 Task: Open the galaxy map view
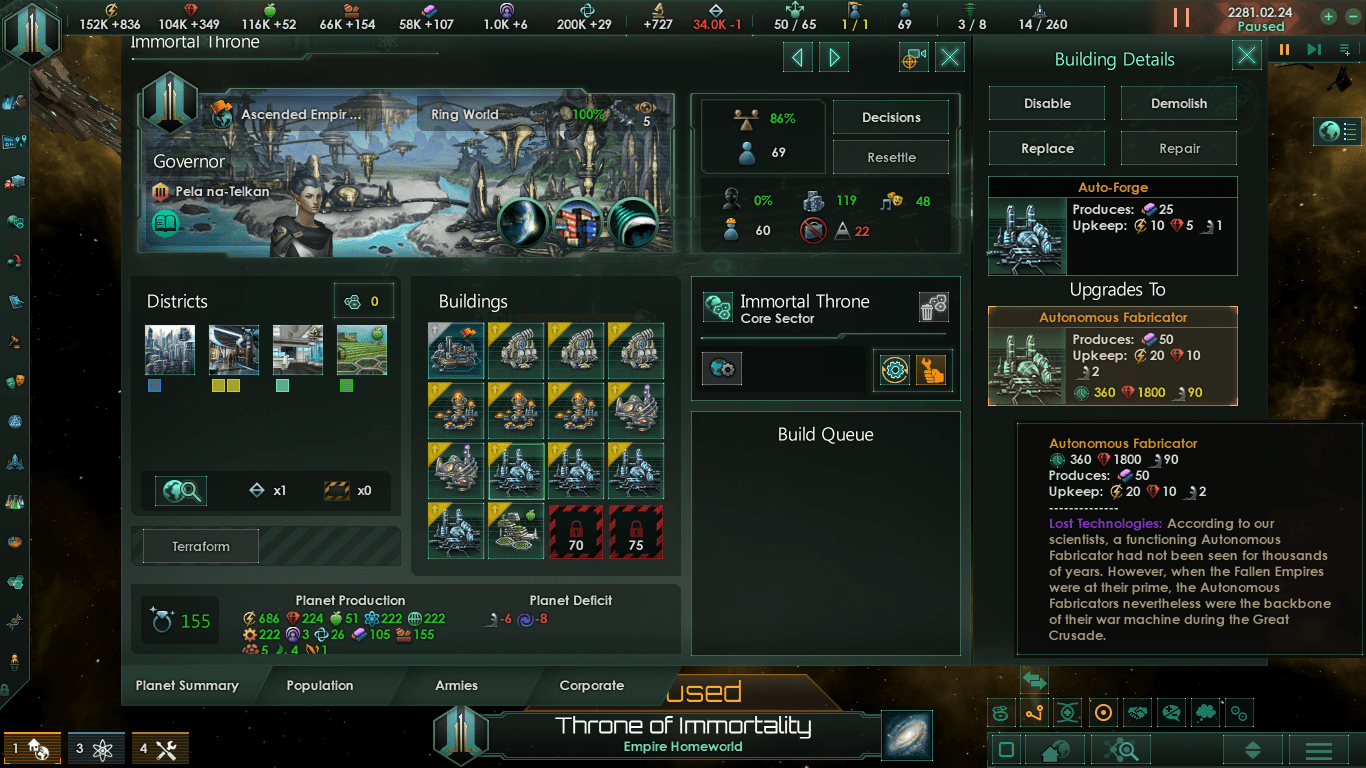point(907,735)
